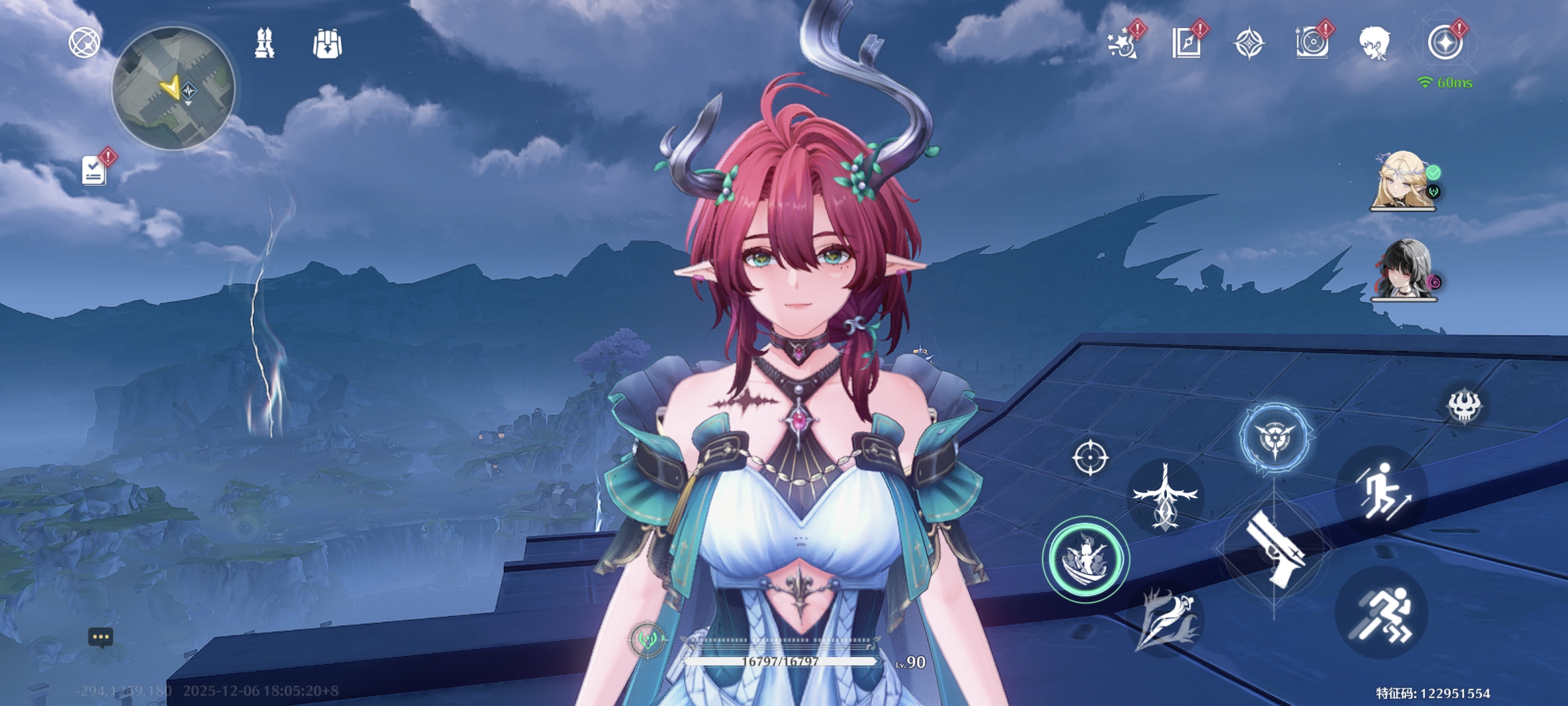Use the winged cross resonance skill

[x=1165, y=496]
